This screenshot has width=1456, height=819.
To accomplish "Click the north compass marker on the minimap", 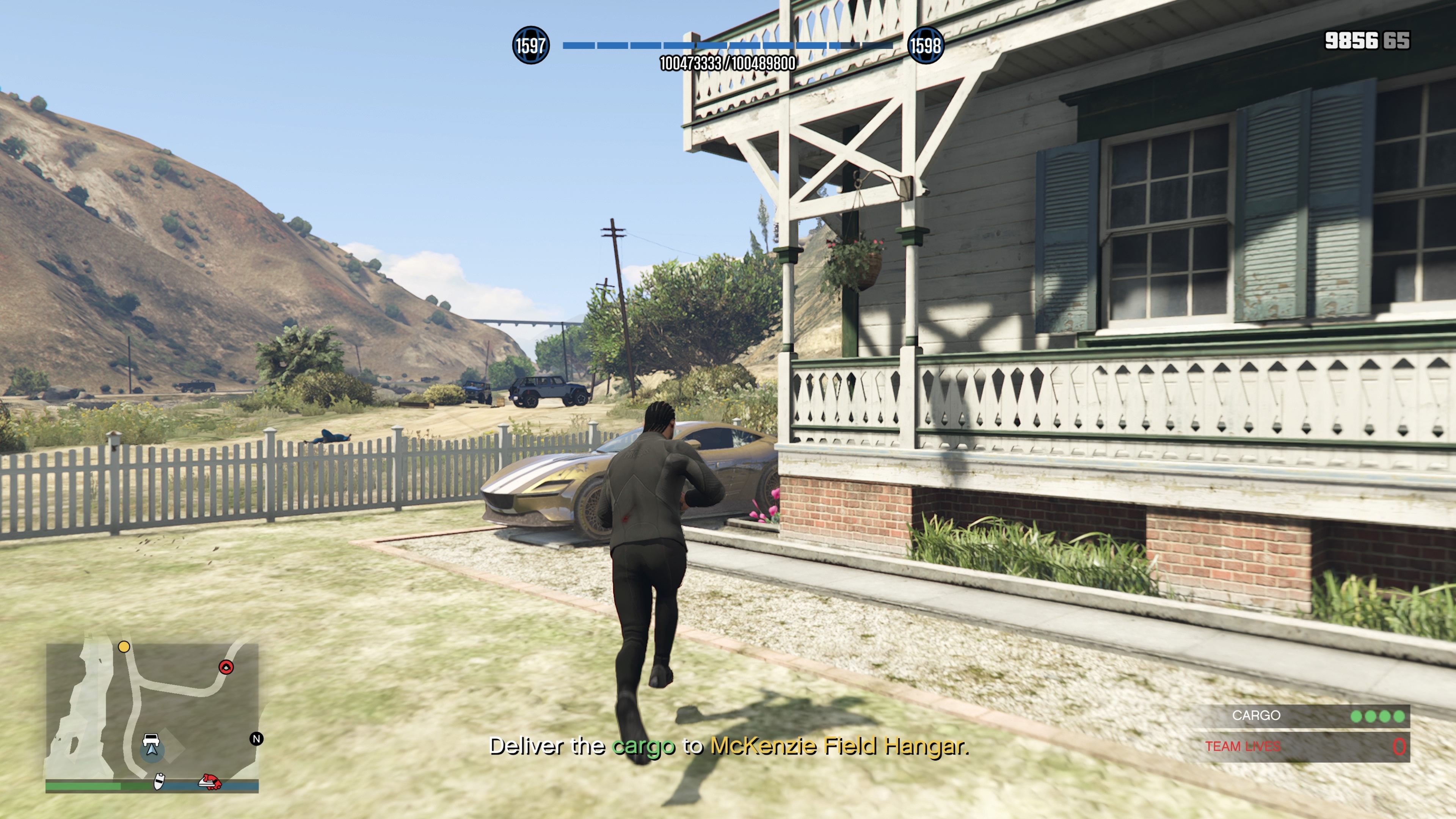I will tap(257, 739).
